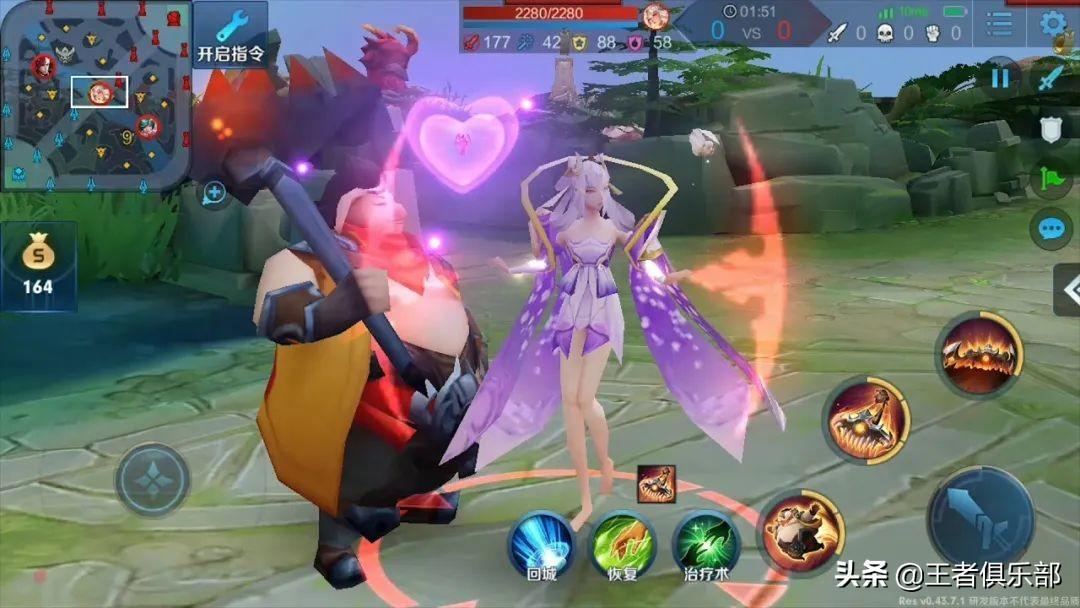Viewport: 1080px width, 608px height.
Task: Touch the virtual movement joystick
Action: tap(152, 480)
